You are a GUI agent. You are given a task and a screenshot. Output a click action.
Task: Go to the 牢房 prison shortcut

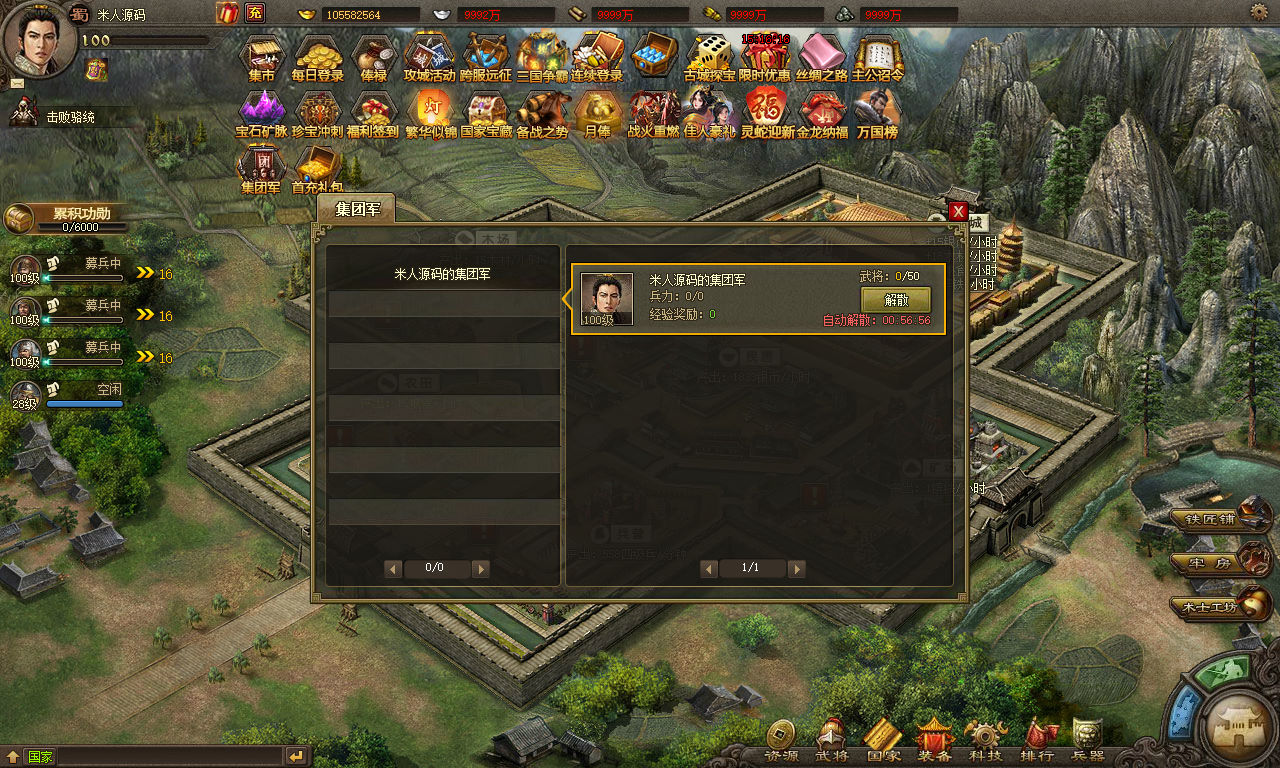click(x=1220, y=562)
